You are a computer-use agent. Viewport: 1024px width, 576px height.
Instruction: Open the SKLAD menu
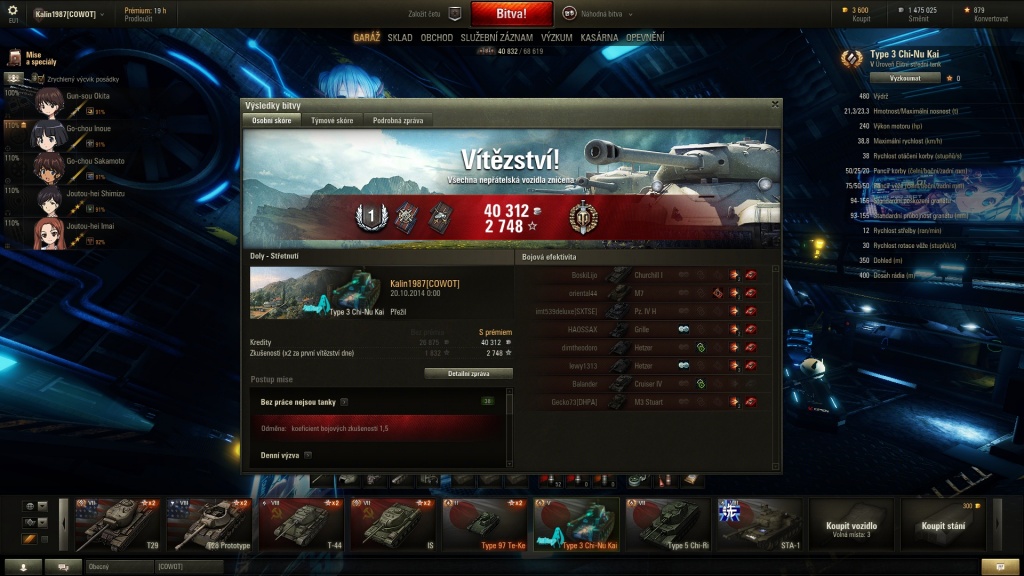pos(400,38)
